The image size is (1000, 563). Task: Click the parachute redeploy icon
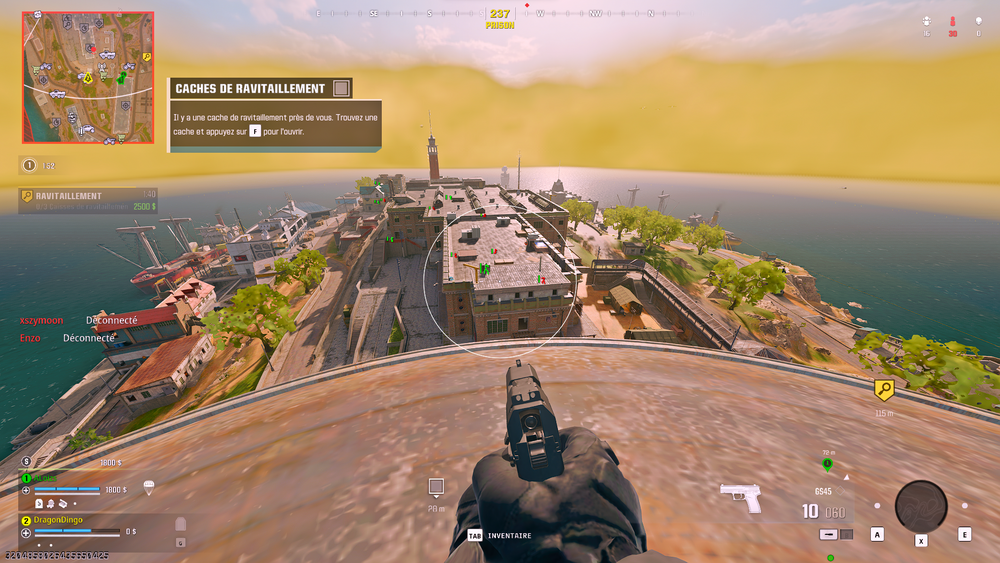pos(149,487)
